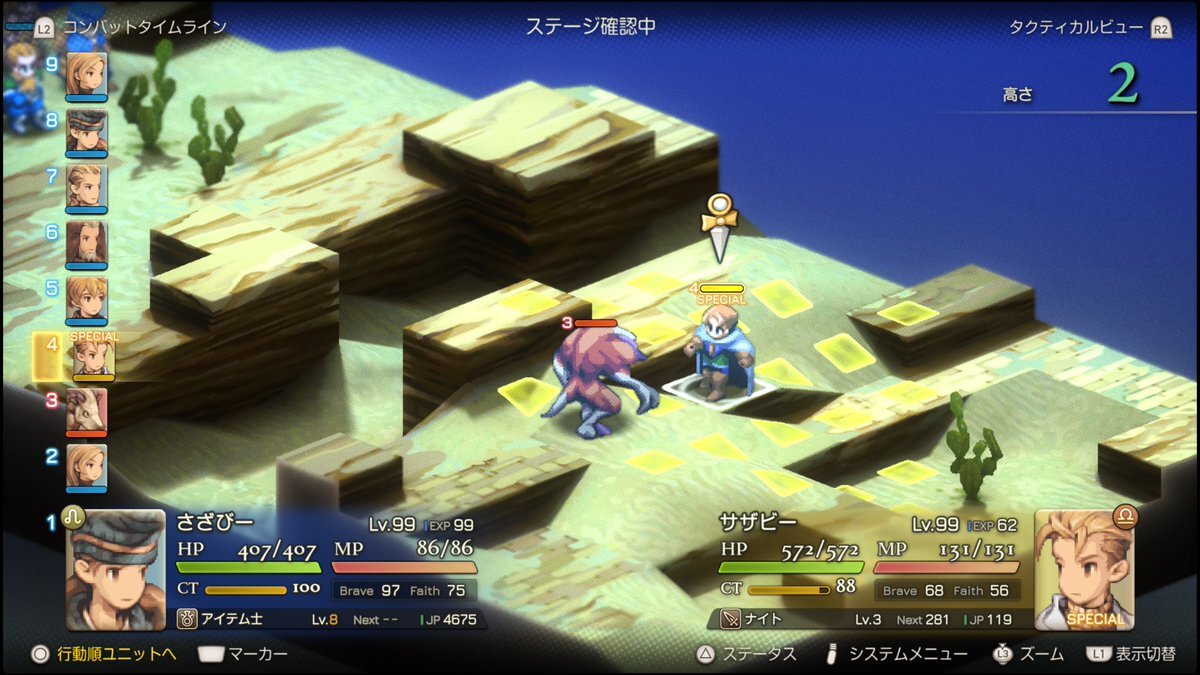Viewport: 1200px width, 675px height.
Task: Select the turn 7 timeline portrait
Action: click(86, 186)
